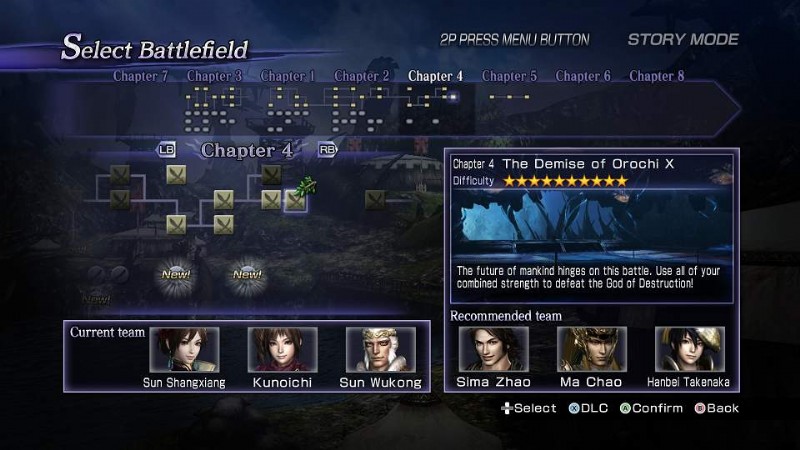Viewport: 800px width, 450px height.
Task: Click Sun Wukong's team portrait
Action: click(380, 349)
